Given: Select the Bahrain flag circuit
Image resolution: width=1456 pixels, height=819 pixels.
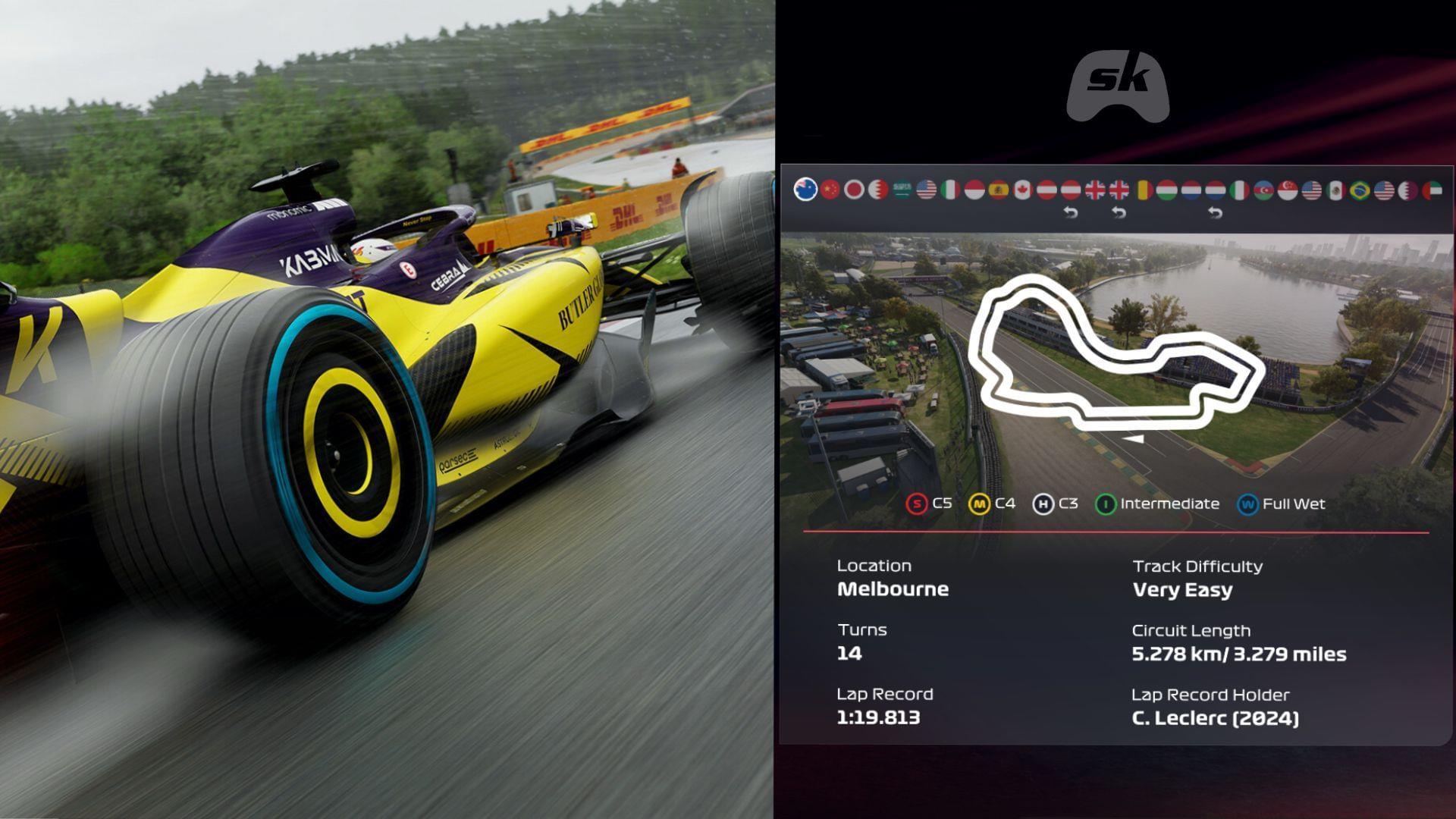Looking at the screenshot, I should [x=878, y=190].
